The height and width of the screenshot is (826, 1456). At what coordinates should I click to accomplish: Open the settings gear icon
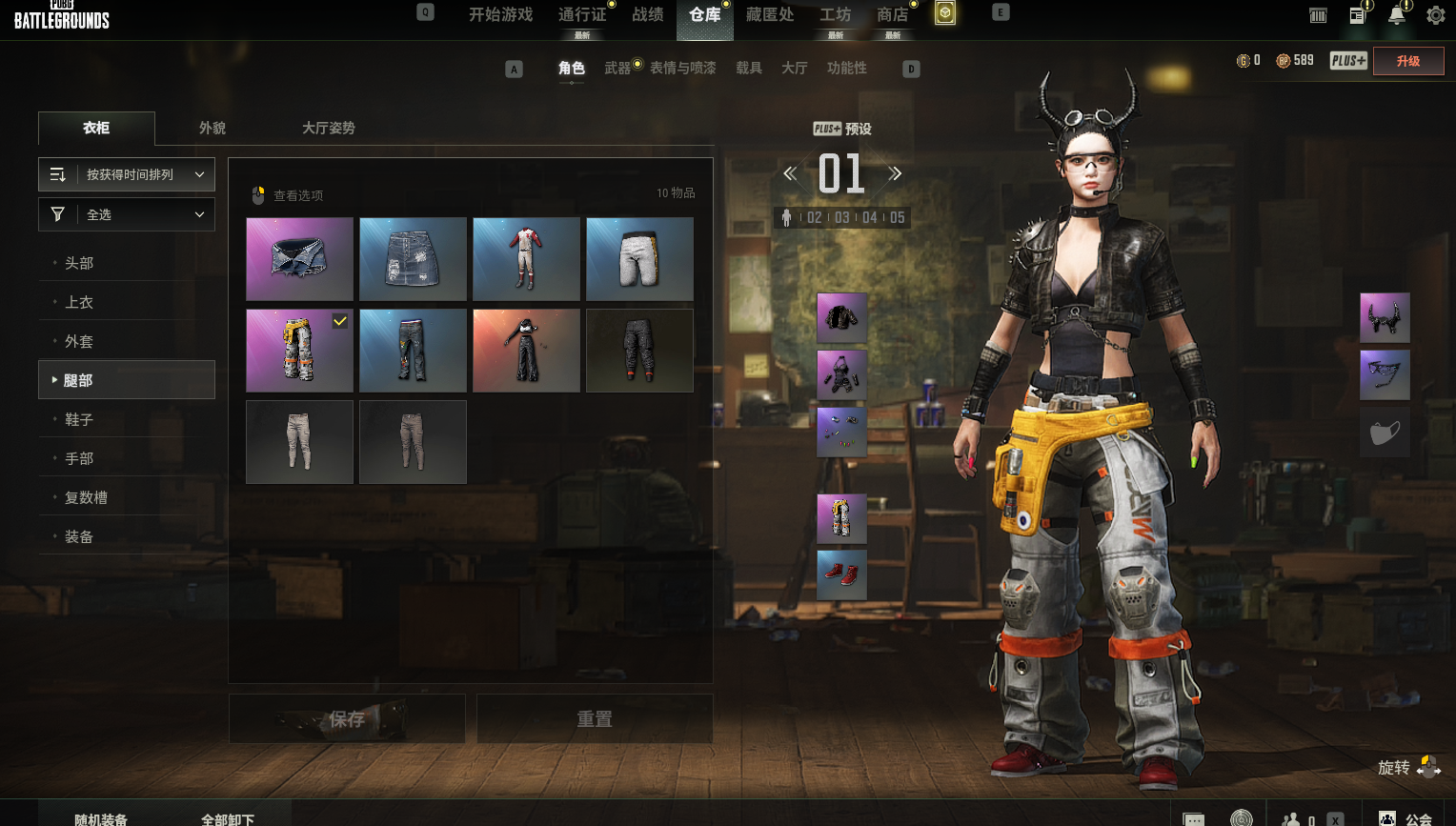coord(1435,15)
